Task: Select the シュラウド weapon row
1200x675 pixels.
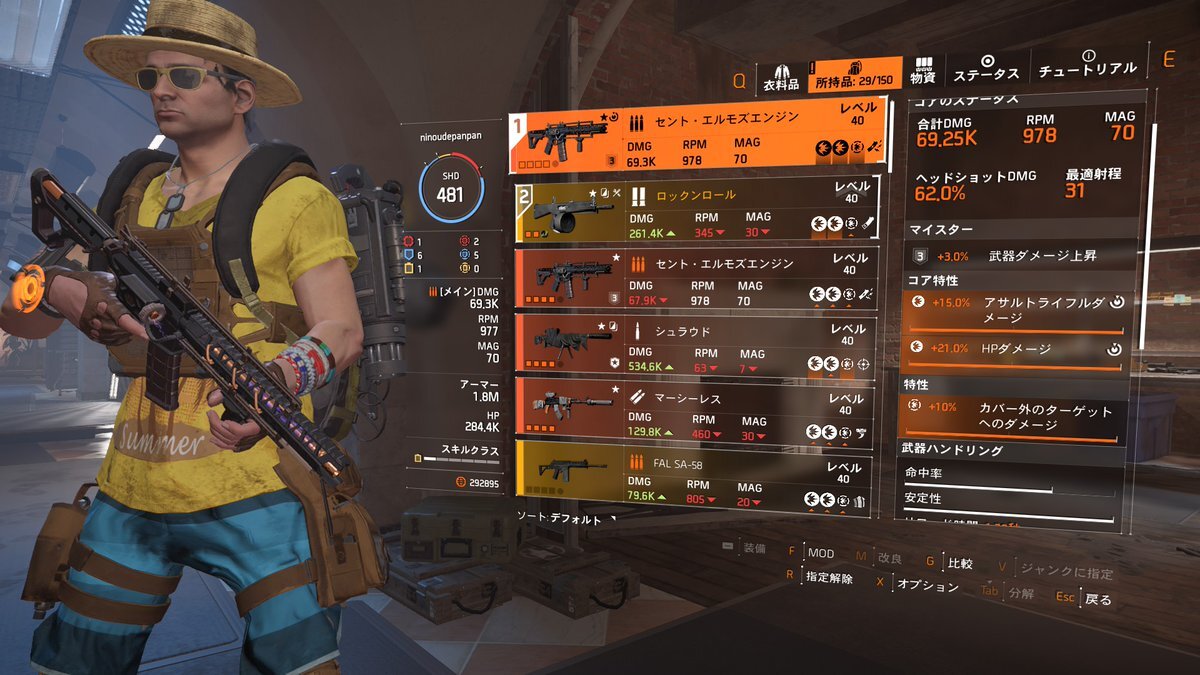Action: tap(697, 347)
